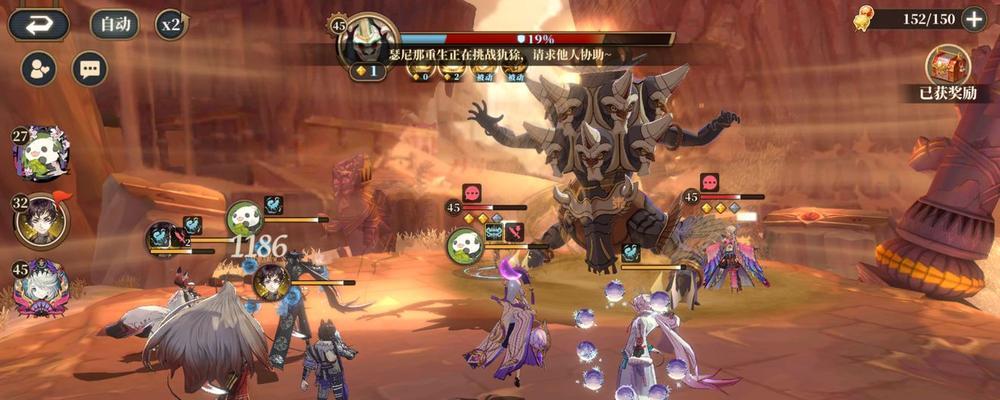Select the level 27 panda shikigami portrait
This screenshot has width=1000, height=400.
pyautogui.click(x=41, y=155)
